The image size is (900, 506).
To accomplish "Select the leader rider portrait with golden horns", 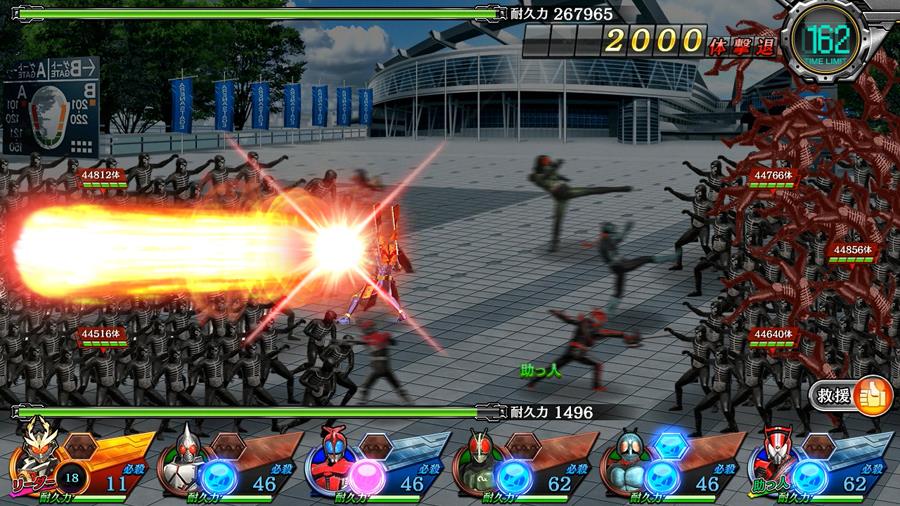I will click(x=36, y=457).
